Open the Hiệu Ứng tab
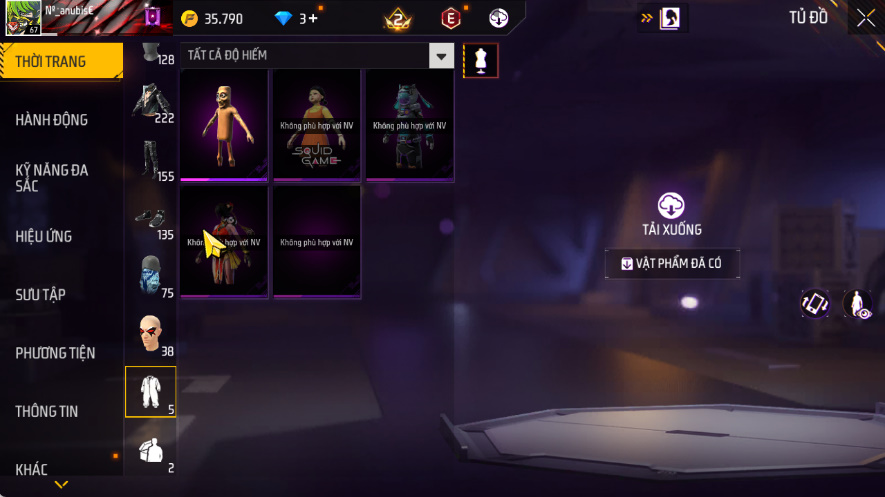Screen dimensions: 885x497 [44, 237]
